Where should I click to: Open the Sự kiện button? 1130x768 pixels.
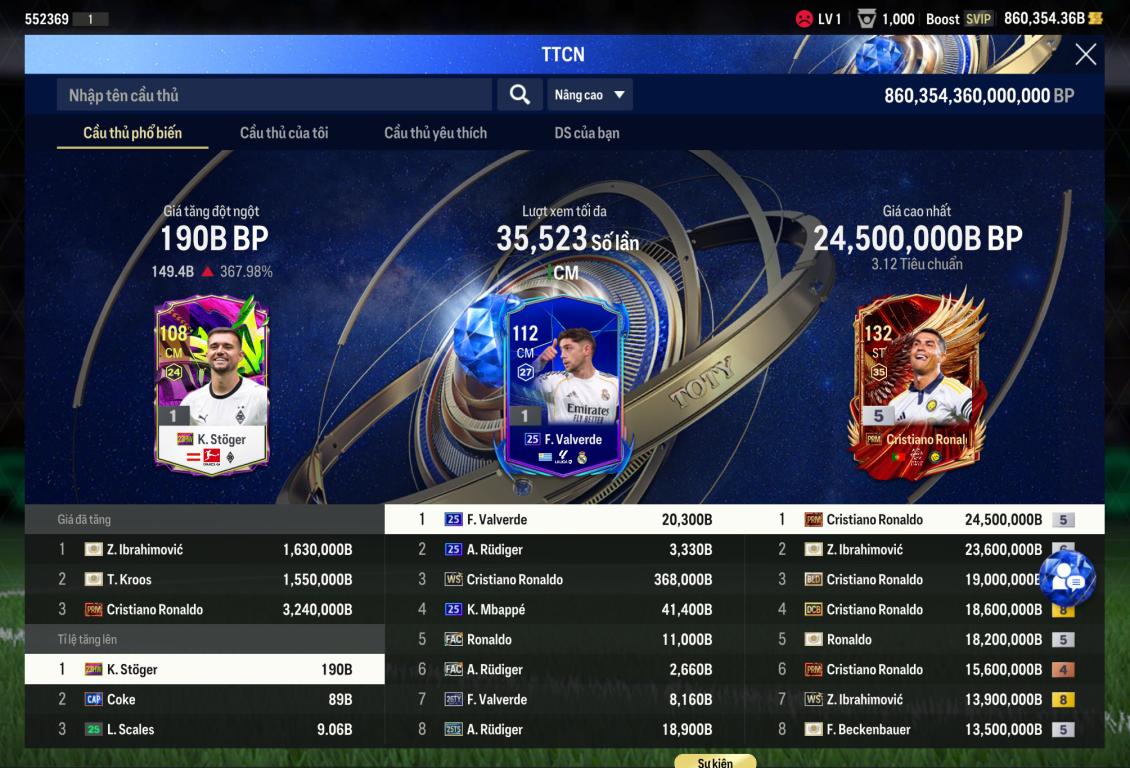[x=715, y=762]
